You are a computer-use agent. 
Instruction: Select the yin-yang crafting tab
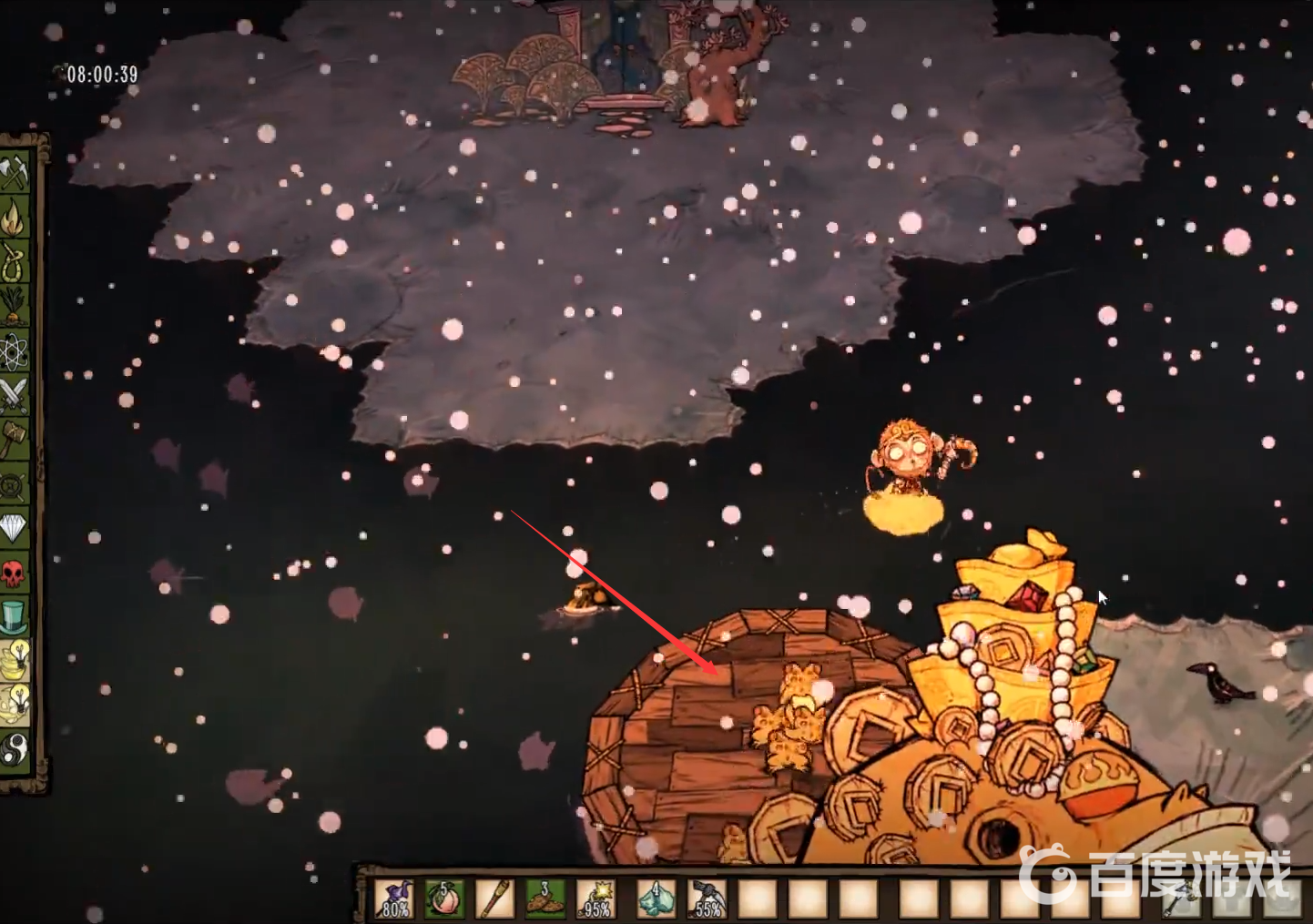coord(15,750)
